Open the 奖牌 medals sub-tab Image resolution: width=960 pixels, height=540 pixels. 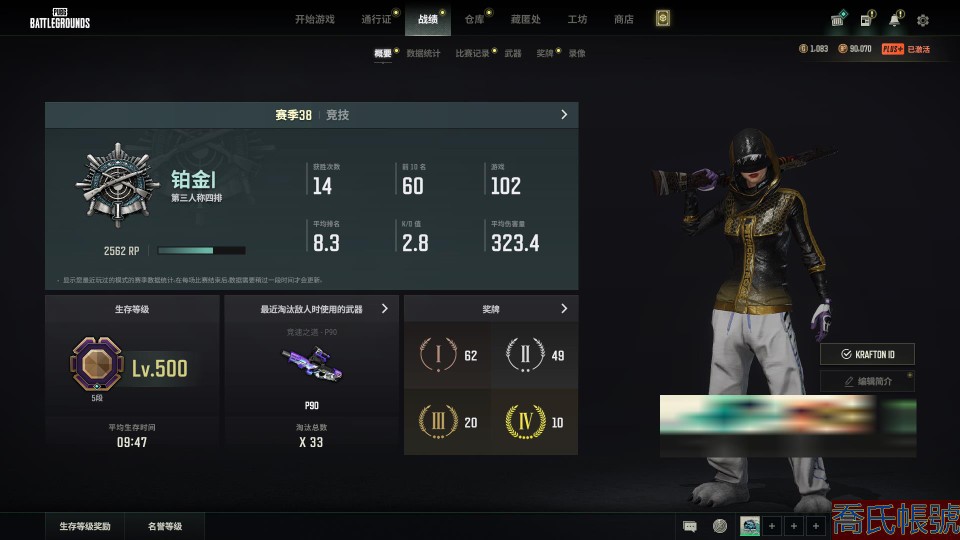544,53
